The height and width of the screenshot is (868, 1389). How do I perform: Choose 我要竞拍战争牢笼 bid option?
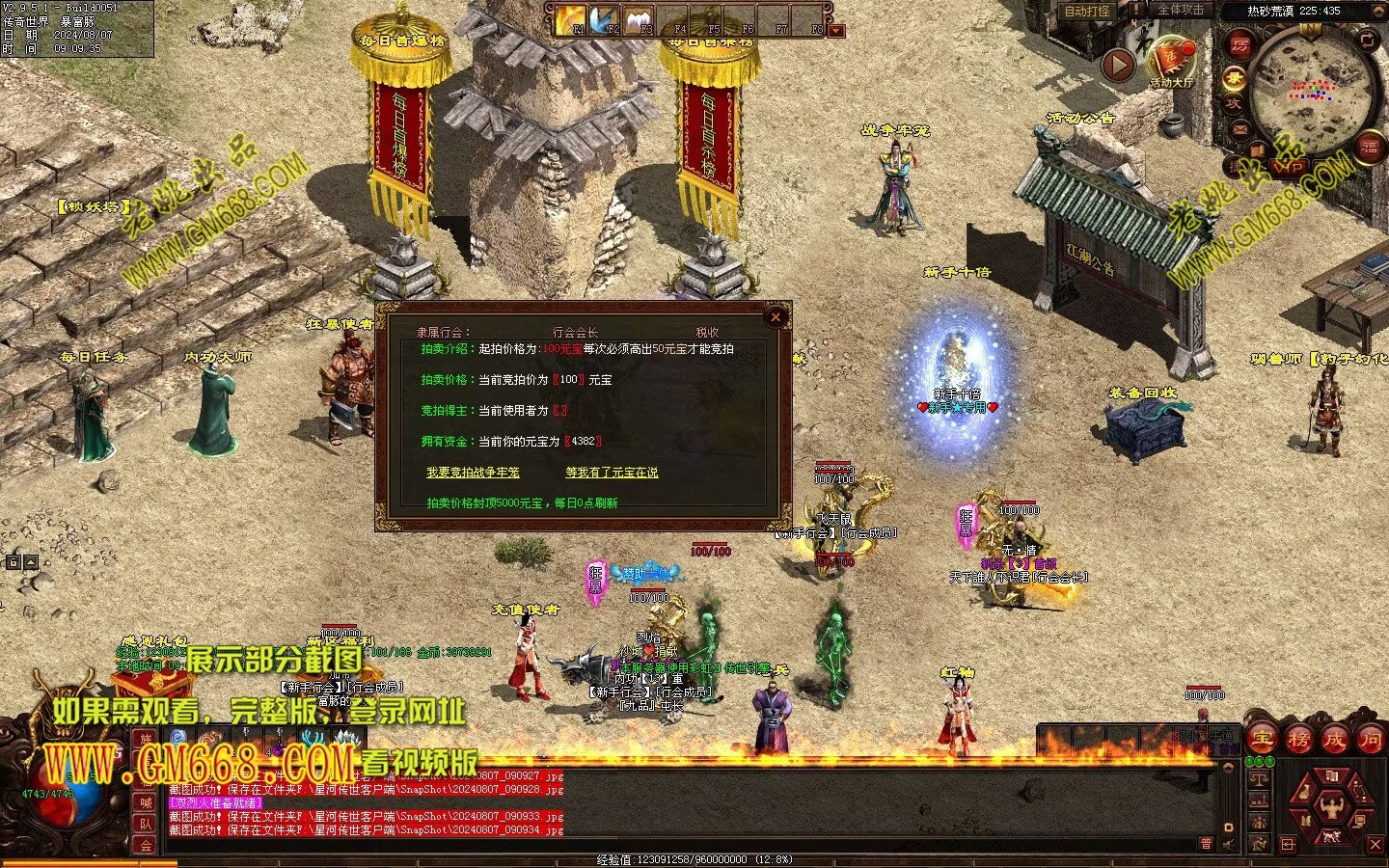473,473
